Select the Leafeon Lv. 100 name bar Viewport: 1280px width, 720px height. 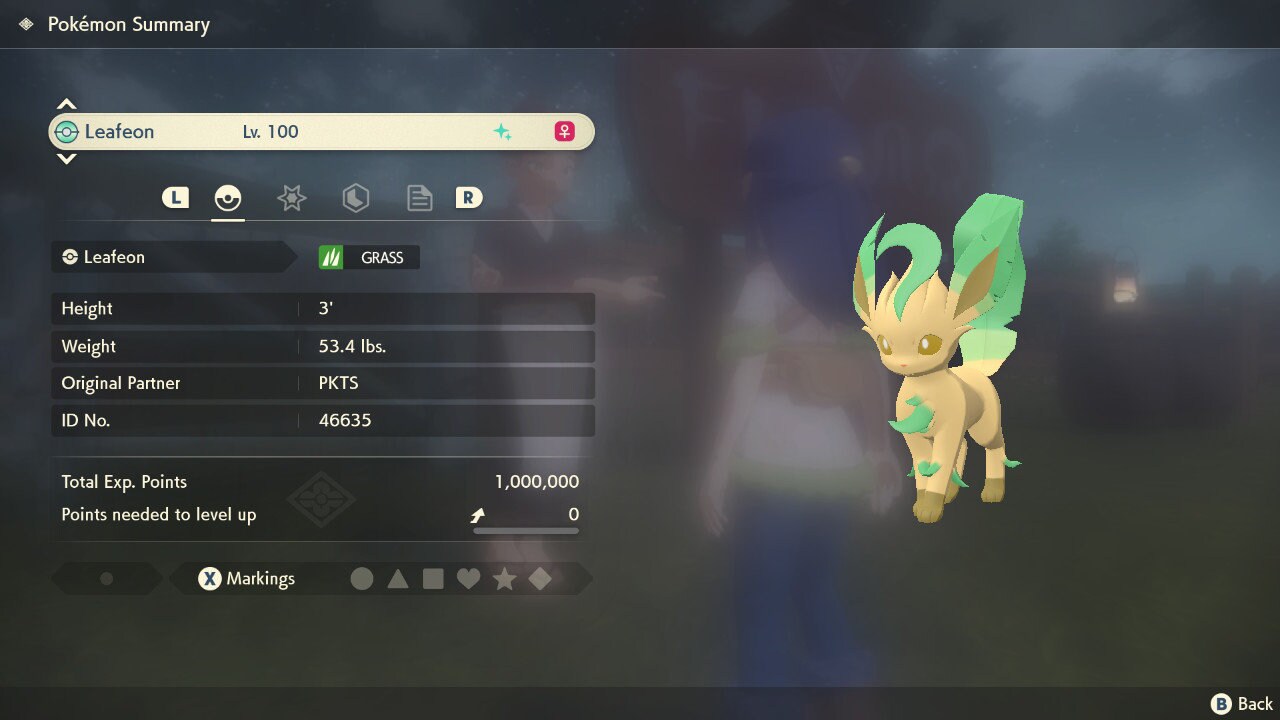point(321,132)
